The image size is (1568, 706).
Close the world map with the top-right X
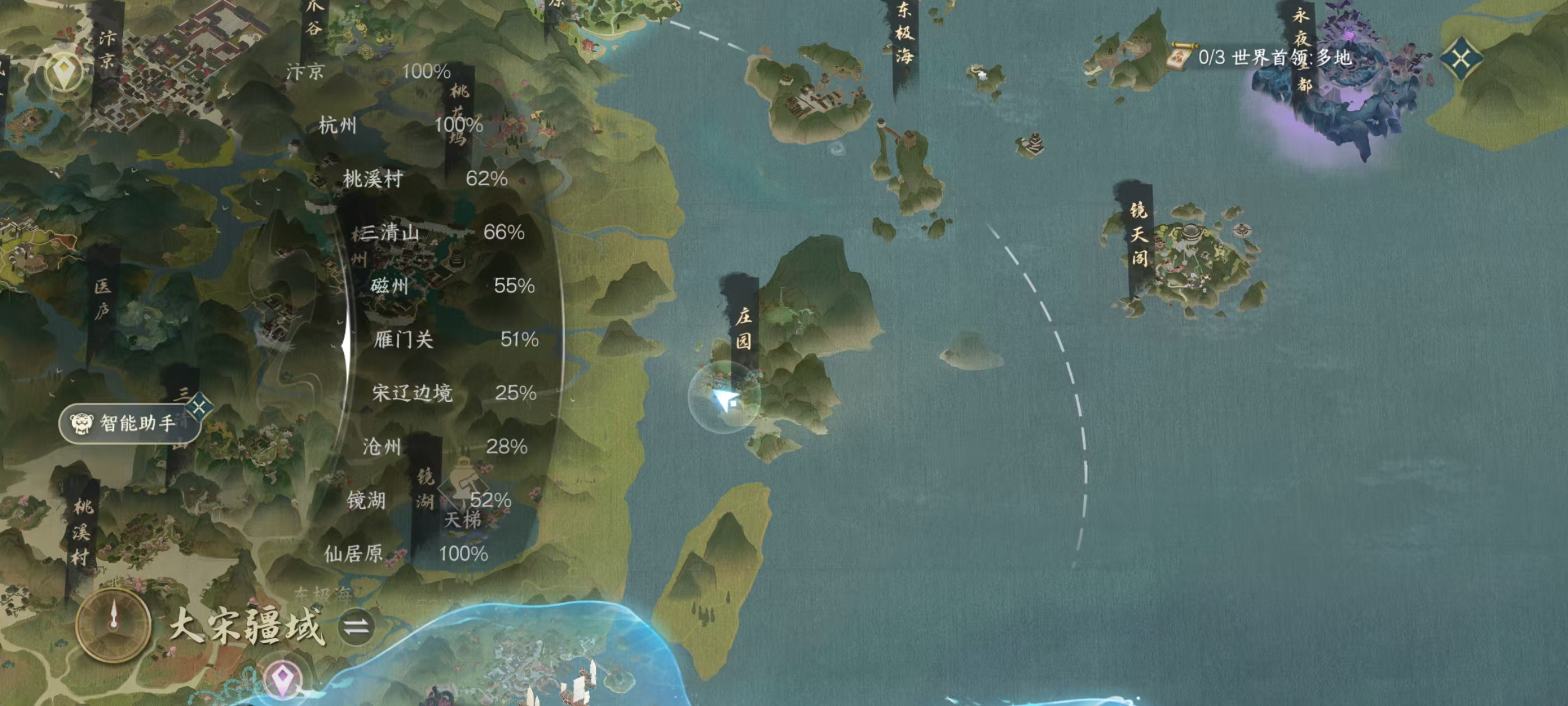pyautogui.click(x=1461, y=58)
